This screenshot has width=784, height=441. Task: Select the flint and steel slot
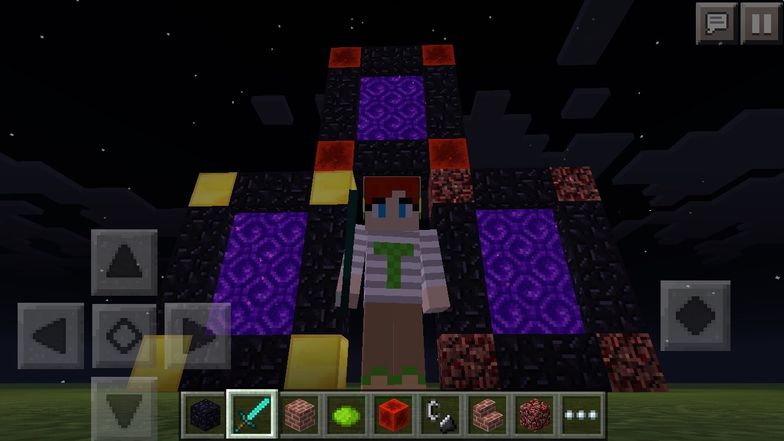tap(440, 414)
